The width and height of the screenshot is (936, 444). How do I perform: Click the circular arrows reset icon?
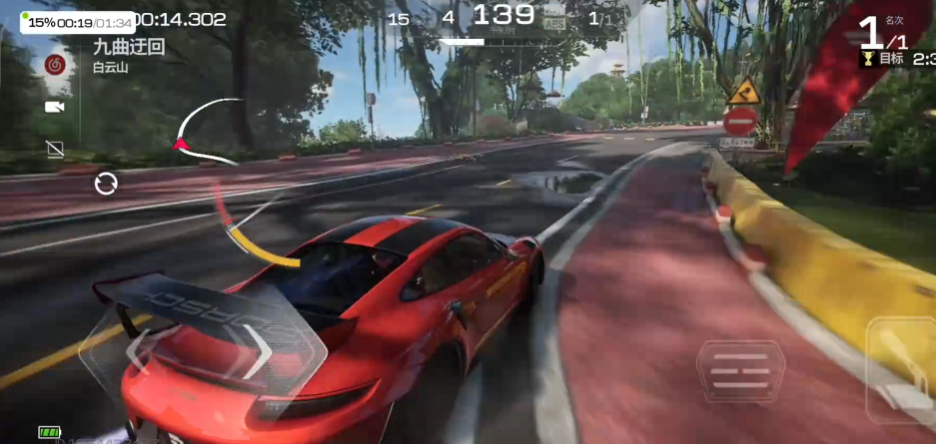click(106, 183)
